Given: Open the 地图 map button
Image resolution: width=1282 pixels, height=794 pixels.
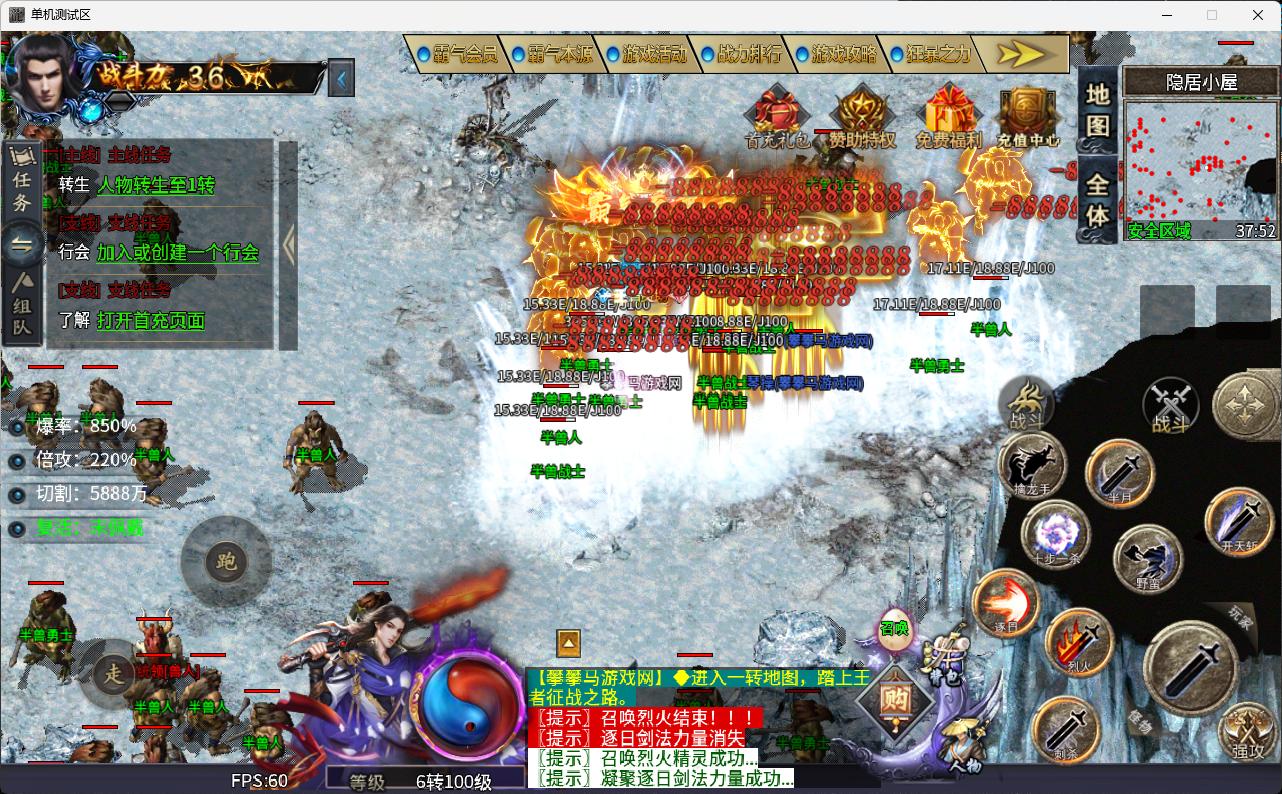Looking at the screenshot, I should tap(1098, 110).
